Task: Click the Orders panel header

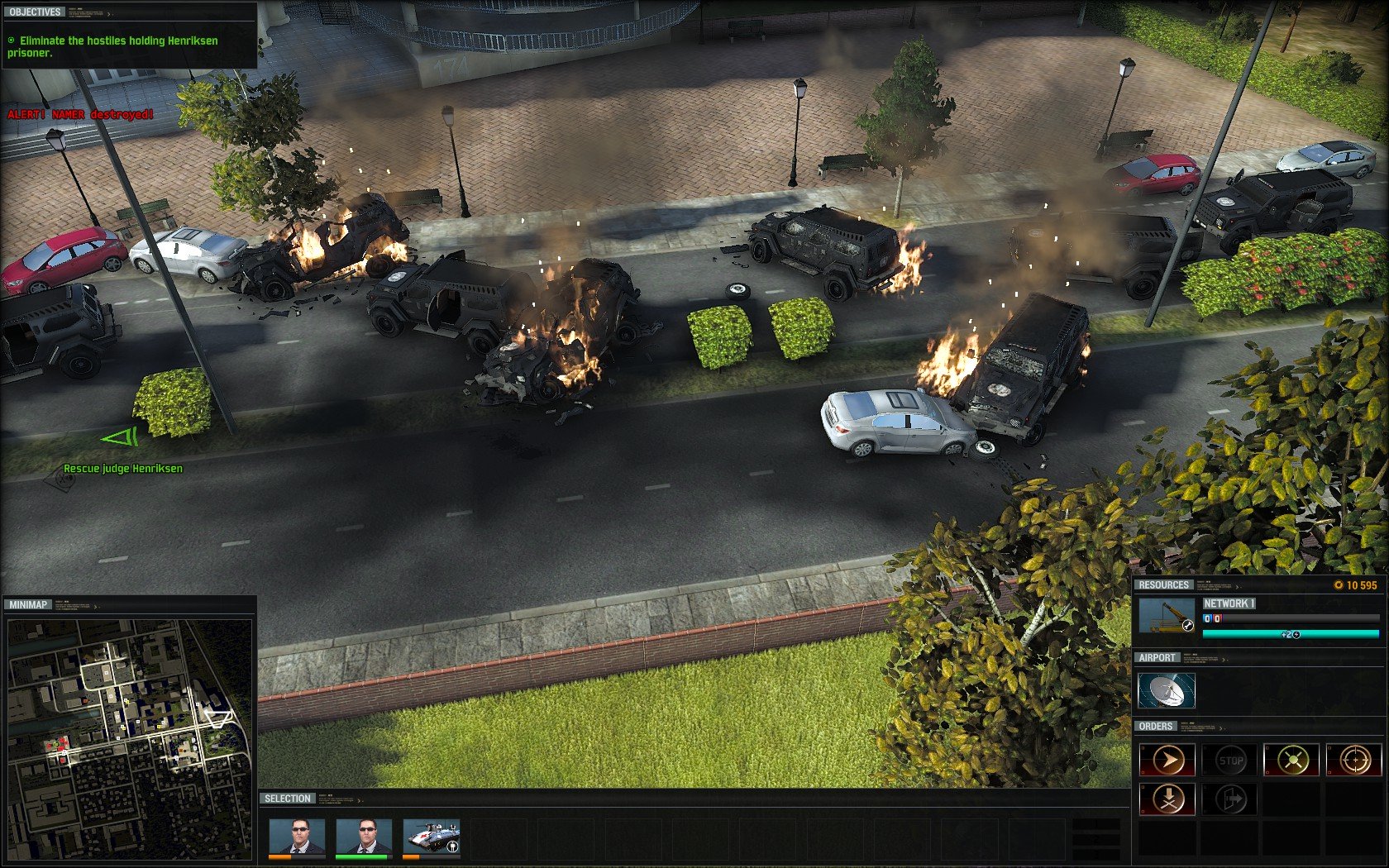Action: coord(1155,727)
